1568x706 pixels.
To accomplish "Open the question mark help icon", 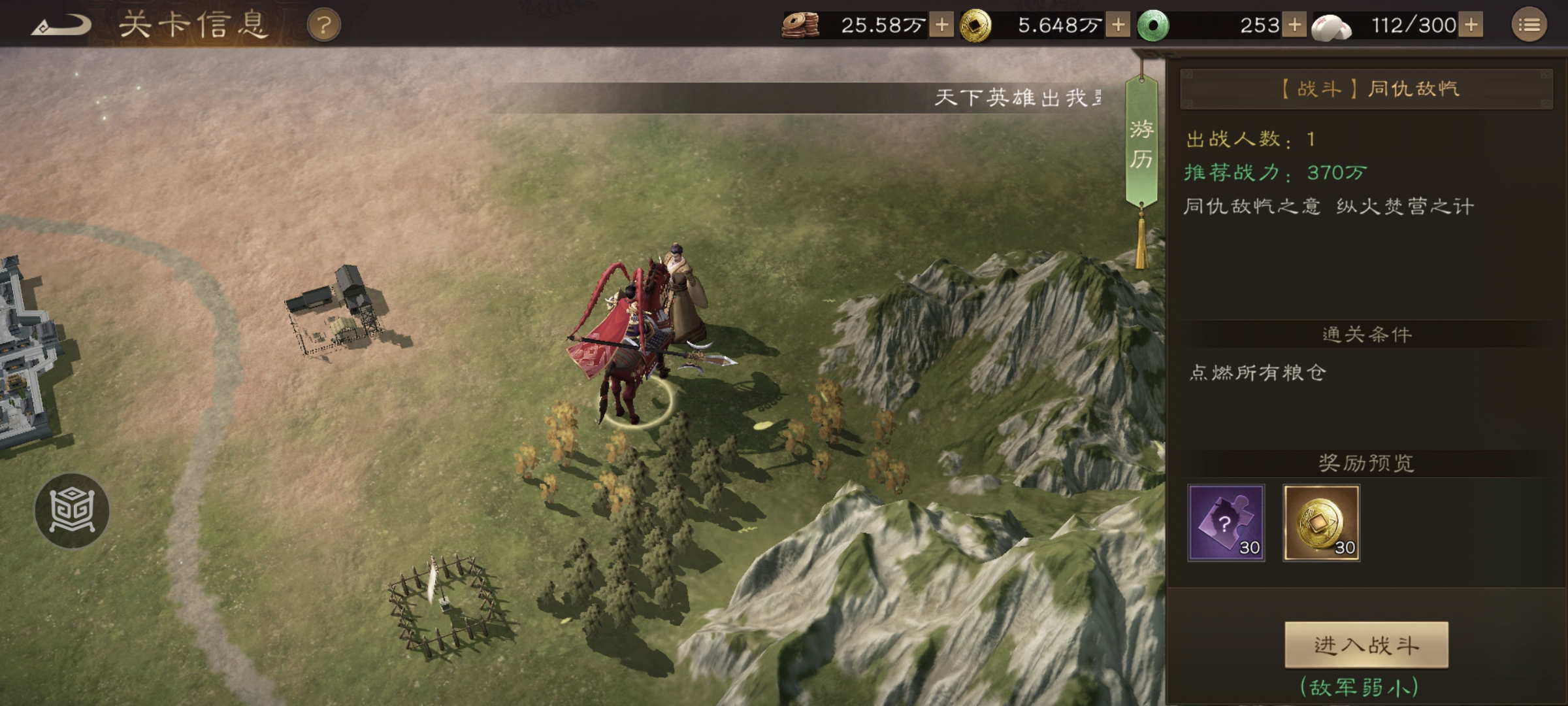I will pyautogui.click(x=323, y=25).
